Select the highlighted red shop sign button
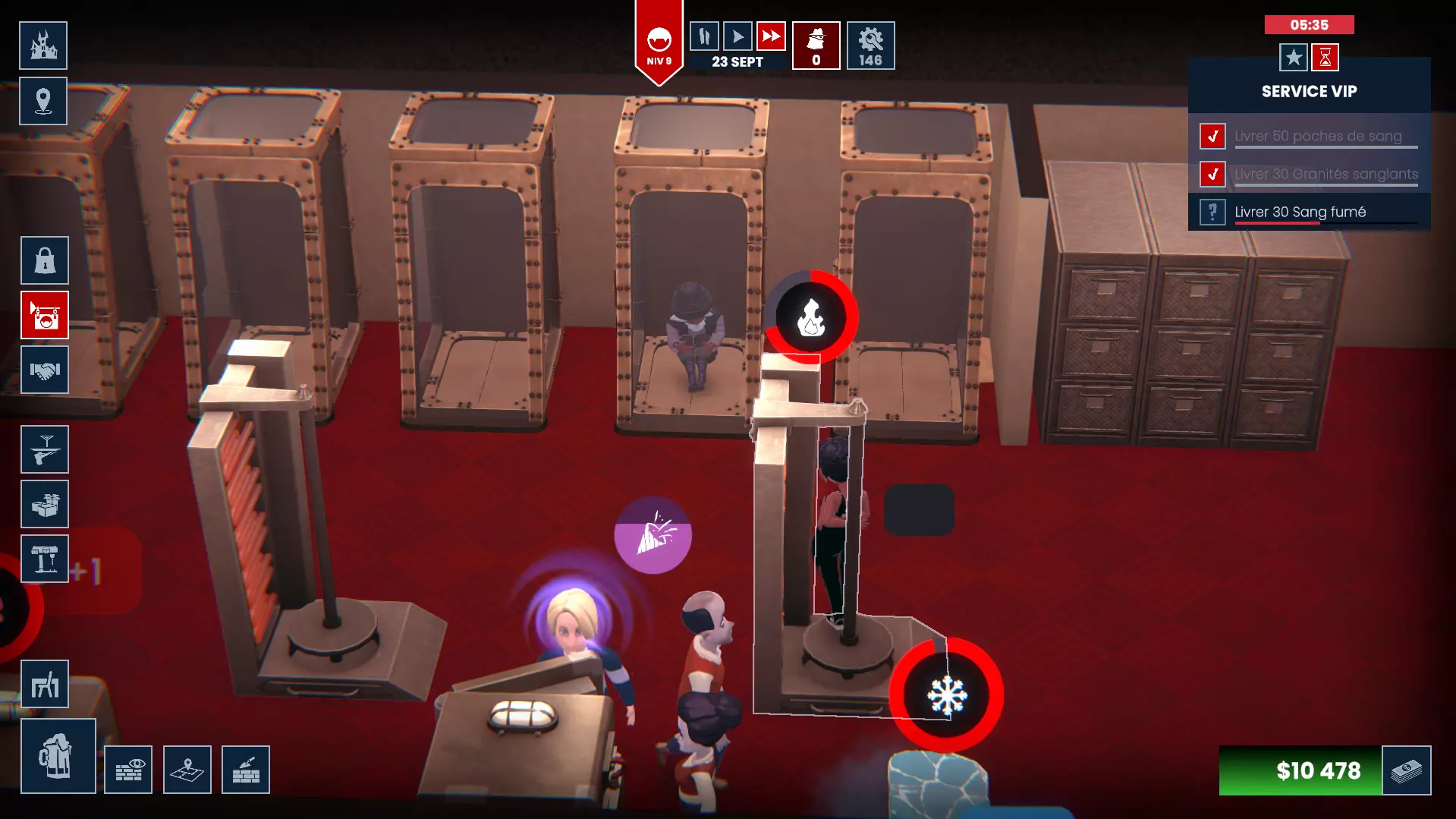The width and height of the screenshot is (1456, 819). pos(45,315)
